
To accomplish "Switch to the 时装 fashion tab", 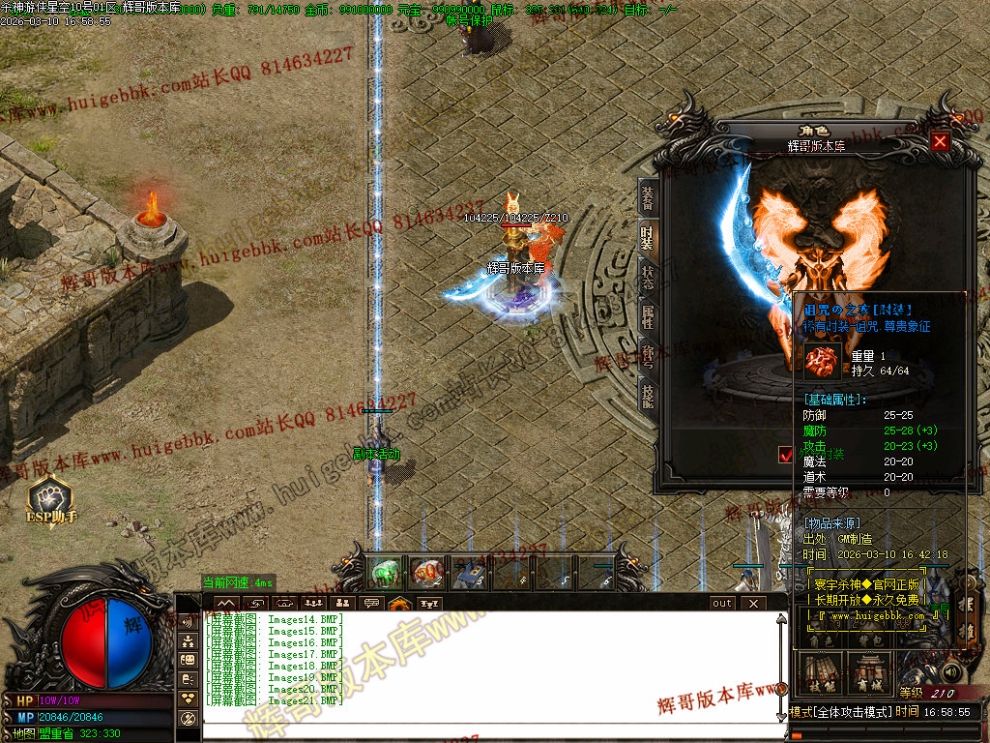I will click(648, 238).
